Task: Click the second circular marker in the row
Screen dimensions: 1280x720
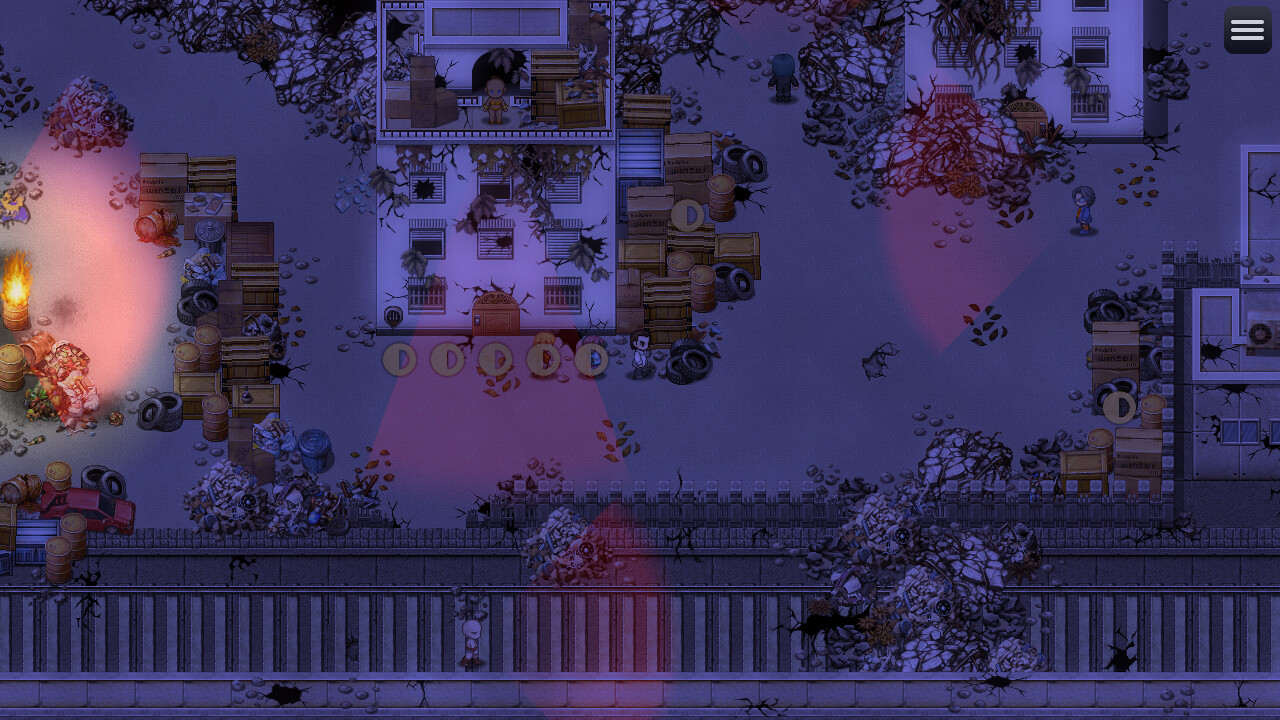Action: (447, 360)
